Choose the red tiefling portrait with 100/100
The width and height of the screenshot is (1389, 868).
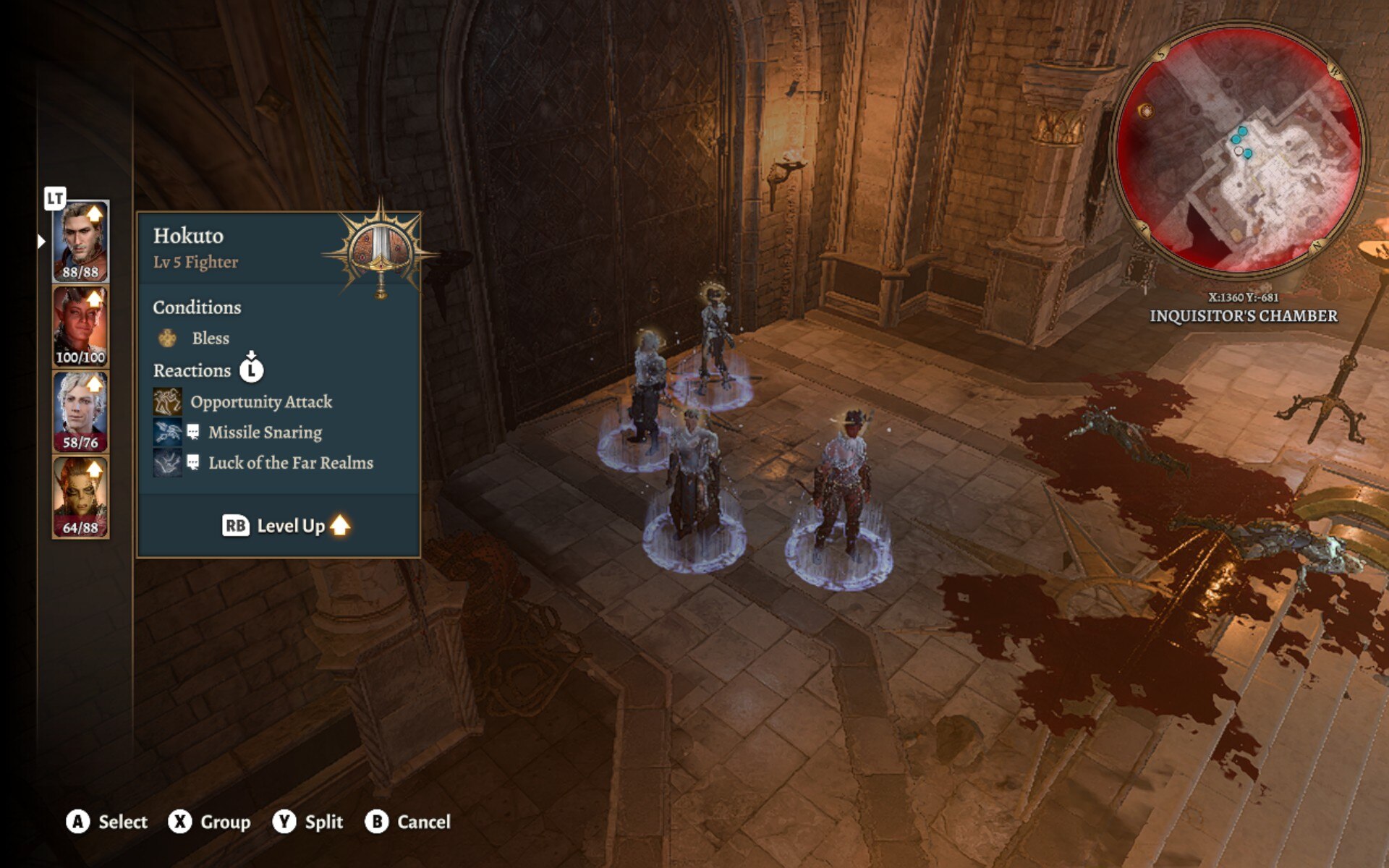click(x=80, y=326)
